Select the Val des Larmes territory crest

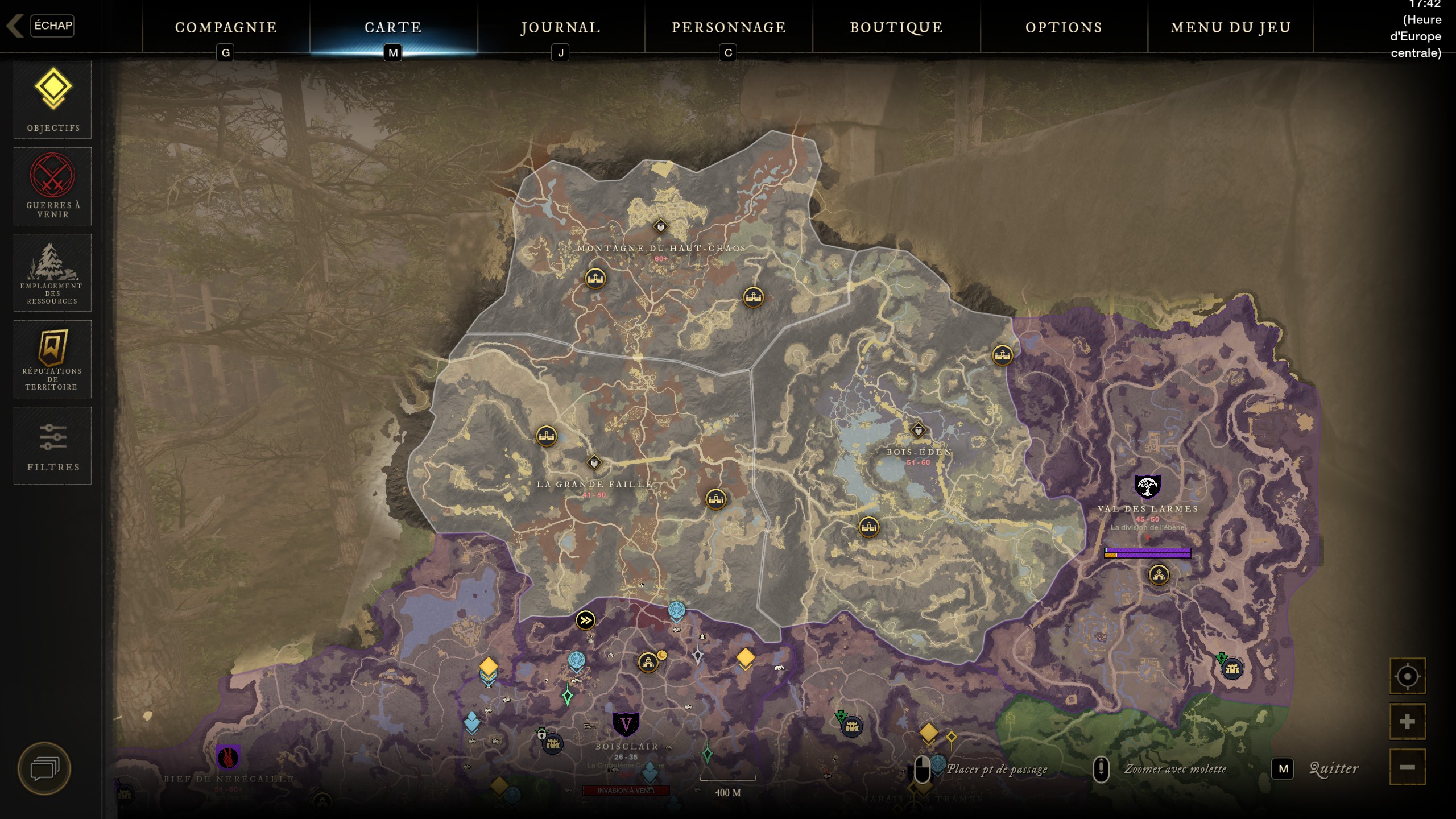(x=1147, y=487)
